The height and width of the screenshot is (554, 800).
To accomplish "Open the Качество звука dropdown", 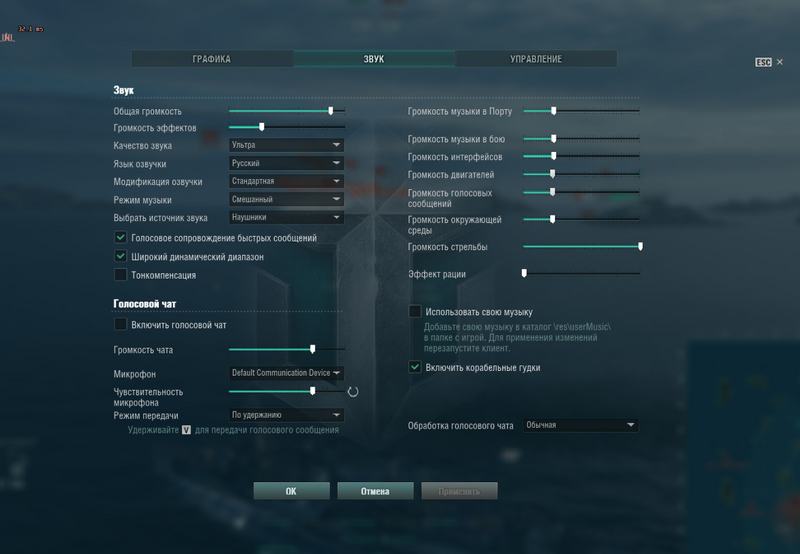I will tap(286, 145).
